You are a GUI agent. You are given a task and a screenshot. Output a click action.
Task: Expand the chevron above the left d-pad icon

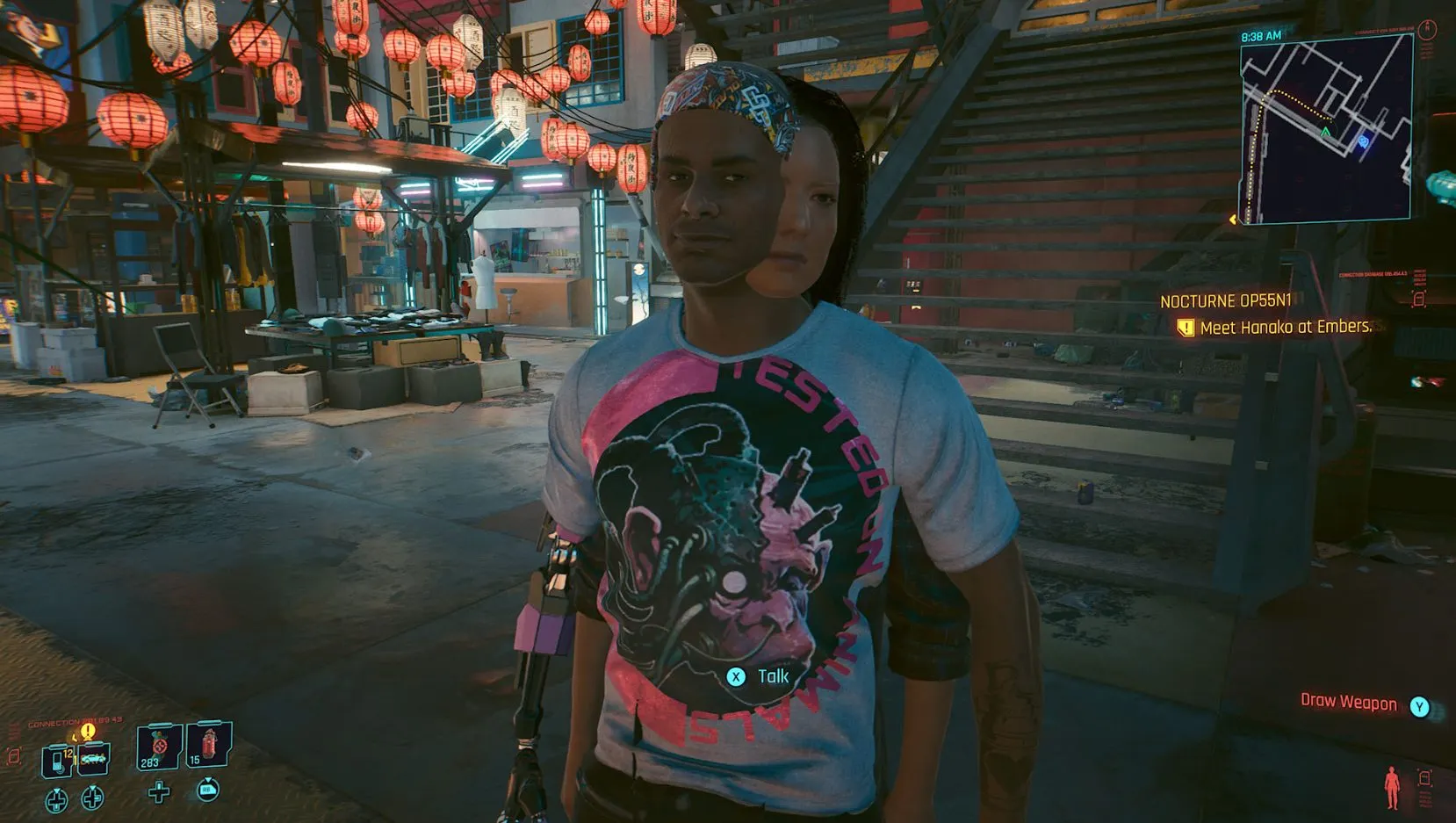click(57, 789)
